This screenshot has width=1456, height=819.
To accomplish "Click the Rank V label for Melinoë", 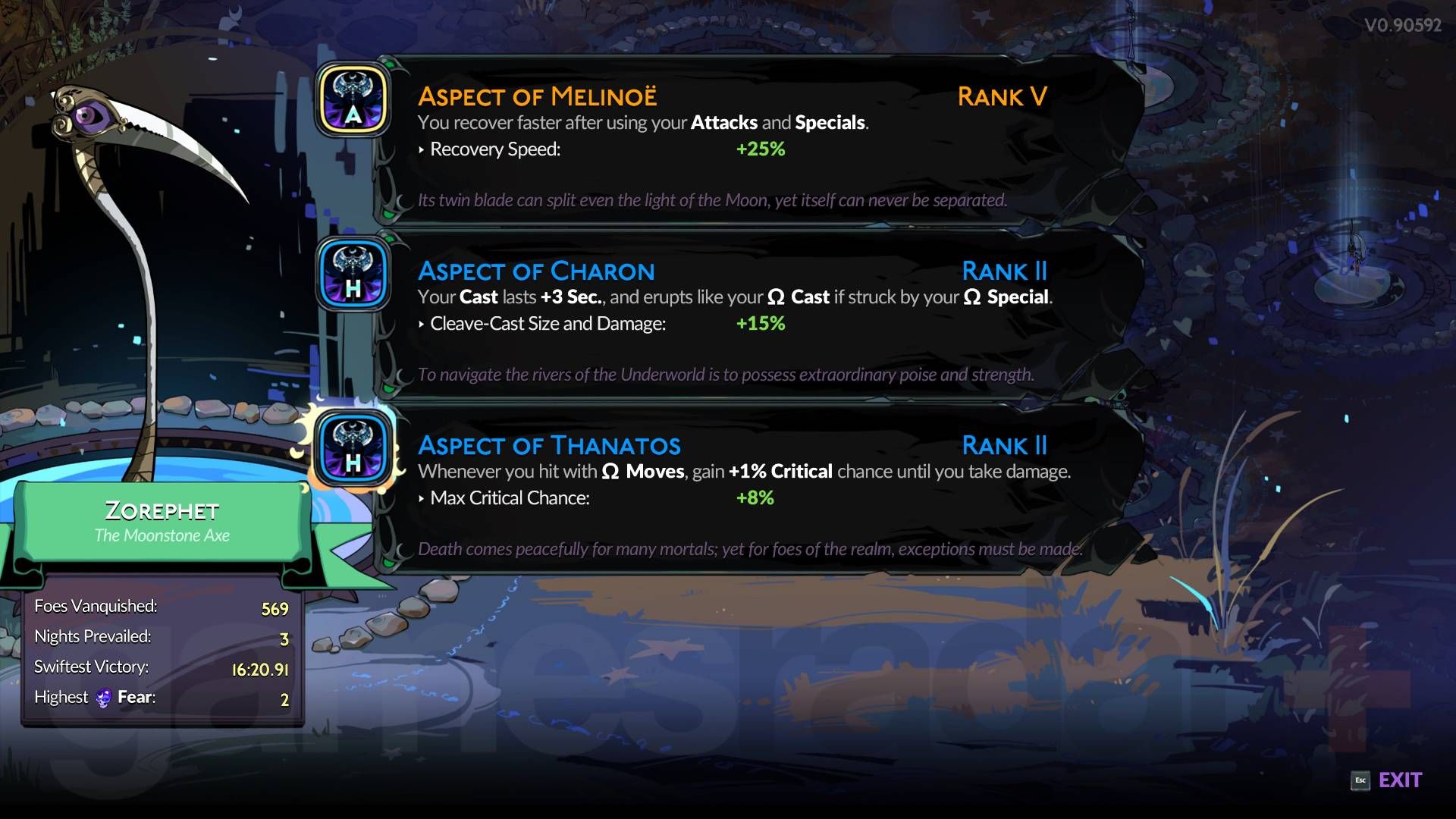I will tap(1002, 96).
